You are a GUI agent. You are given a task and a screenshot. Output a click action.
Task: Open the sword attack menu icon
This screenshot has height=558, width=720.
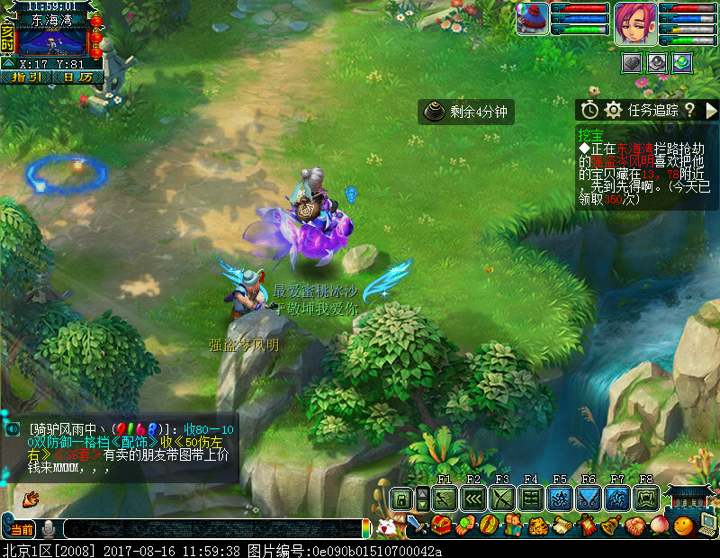click(x=417, y=526)
